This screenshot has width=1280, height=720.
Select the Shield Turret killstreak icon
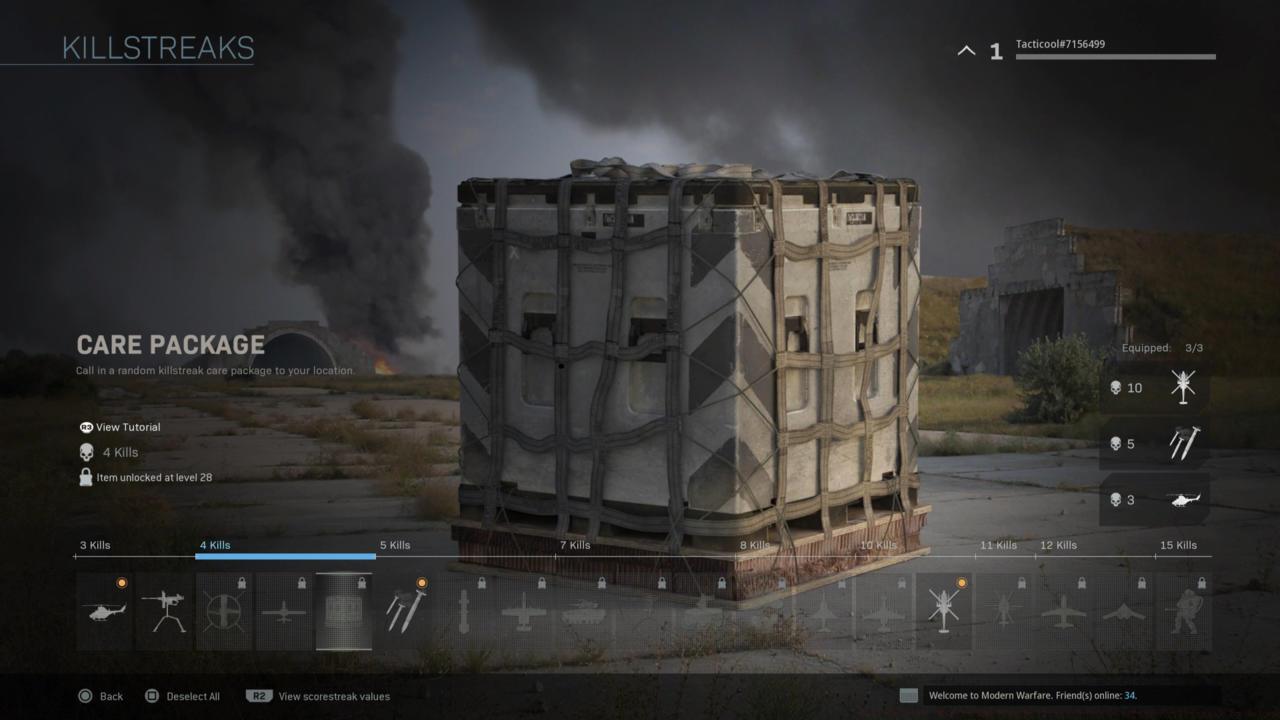pyautogui.click(x=164, y=611)
